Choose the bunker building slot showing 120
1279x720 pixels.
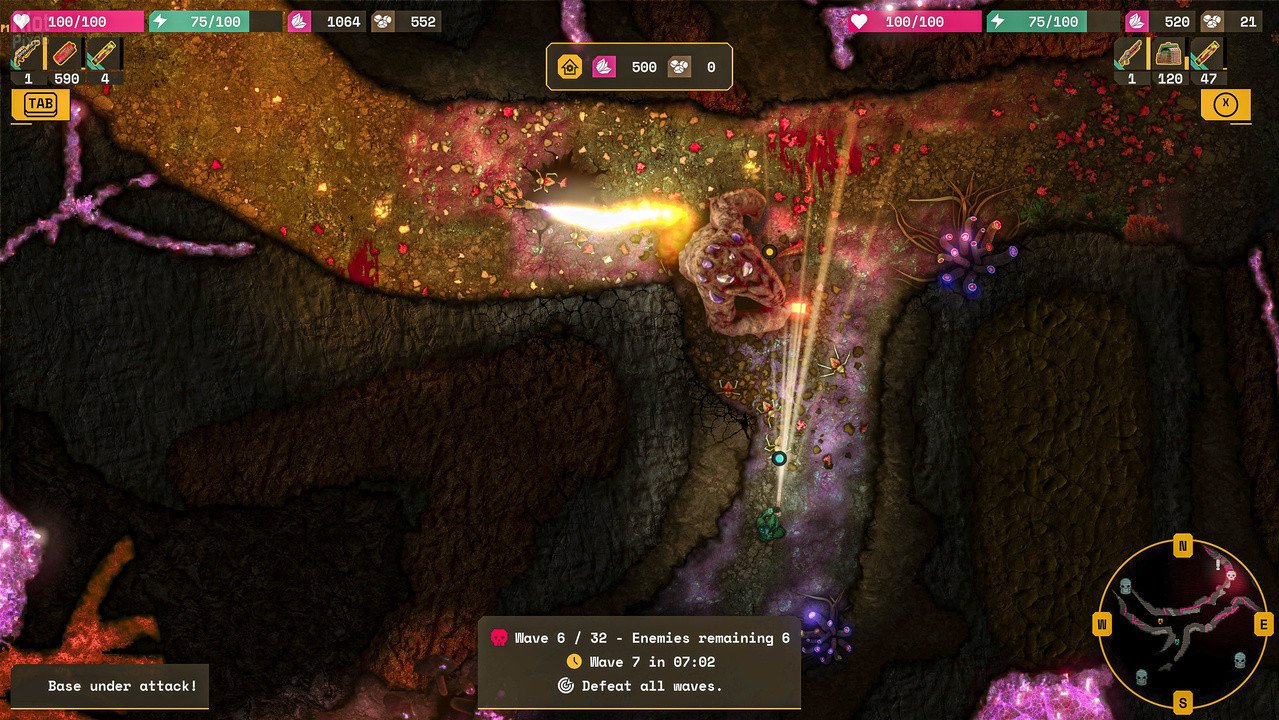pos(1169,56)
